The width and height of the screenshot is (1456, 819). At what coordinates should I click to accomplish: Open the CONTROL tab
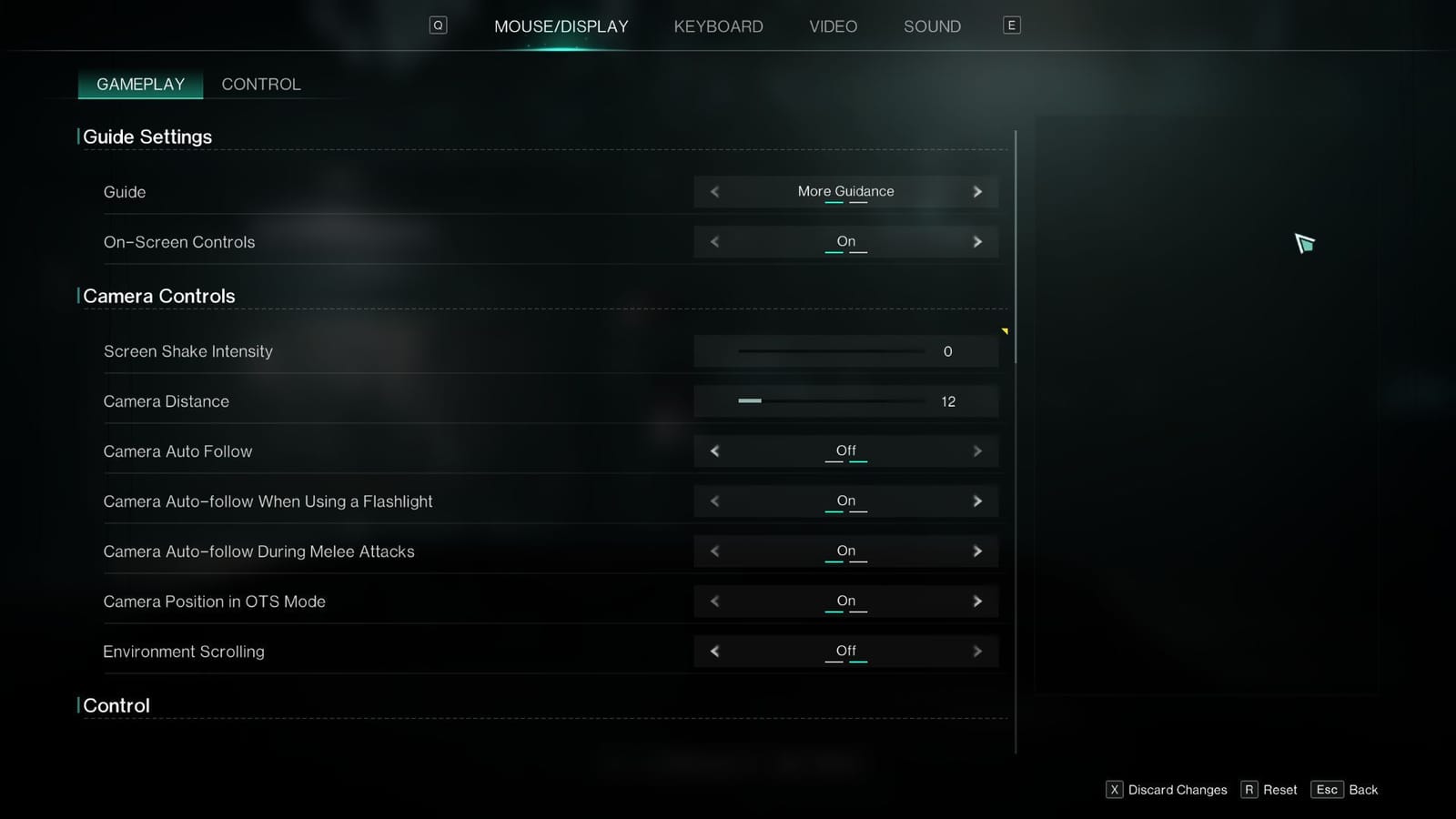click(261, 84)
